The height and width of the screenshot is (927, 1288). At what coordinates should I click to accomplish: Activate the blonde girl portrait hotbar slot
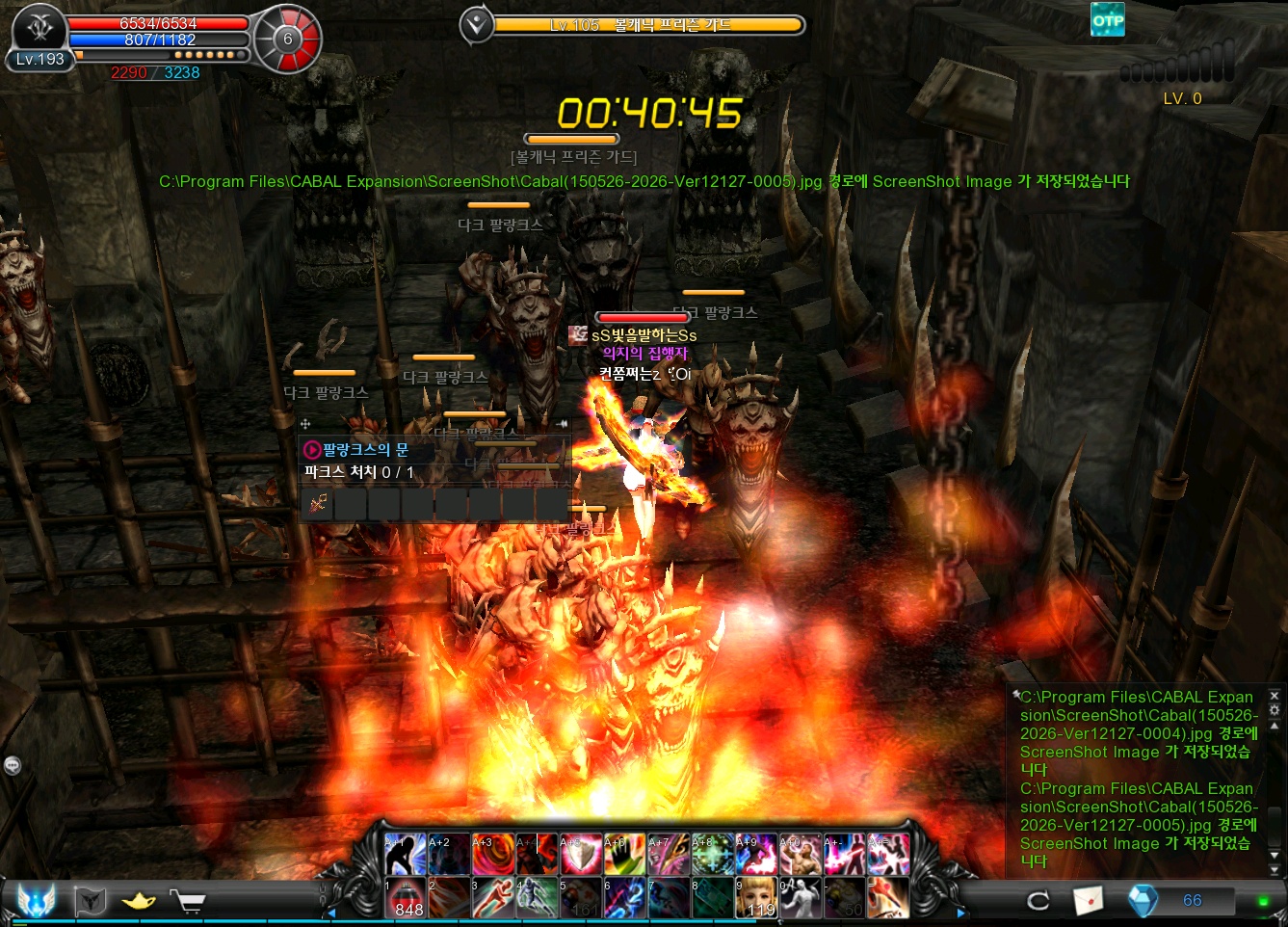click(755, 898)
